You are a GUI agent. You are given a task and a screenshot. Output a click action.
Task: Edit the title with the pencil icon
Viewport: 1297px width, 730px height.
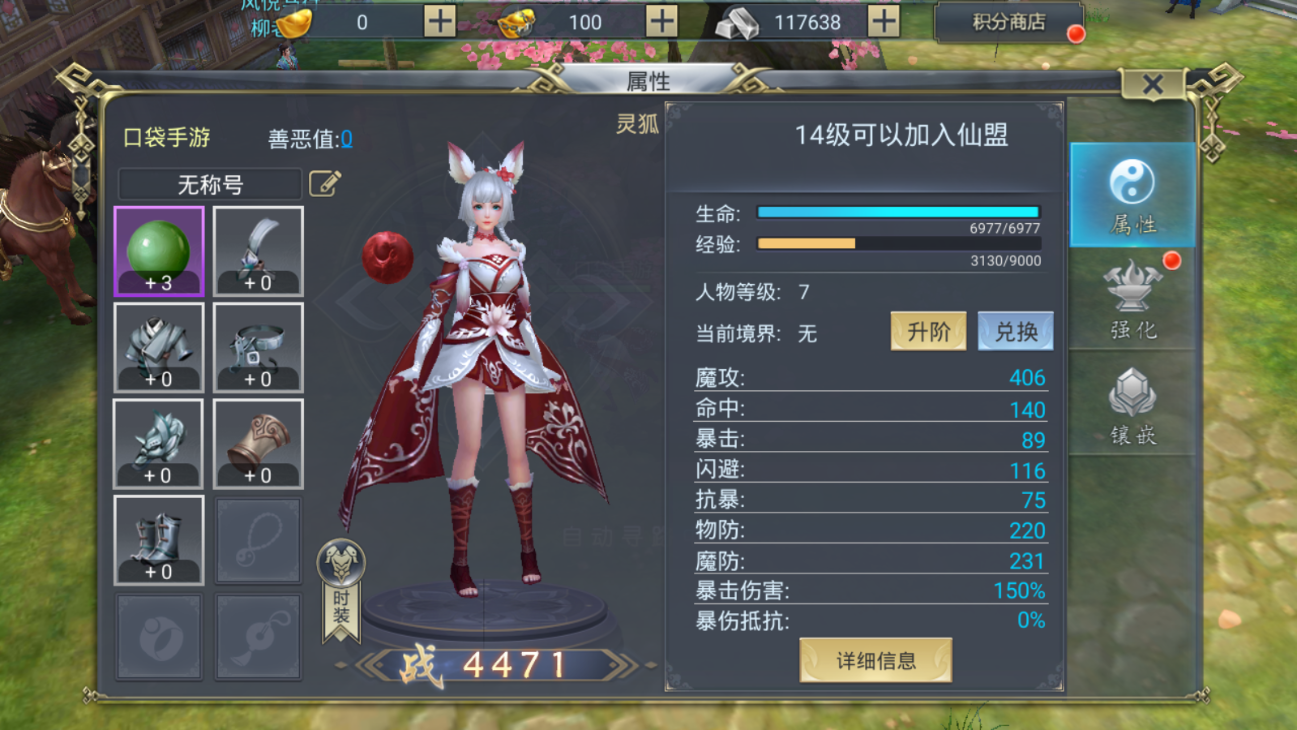(325, 183)
